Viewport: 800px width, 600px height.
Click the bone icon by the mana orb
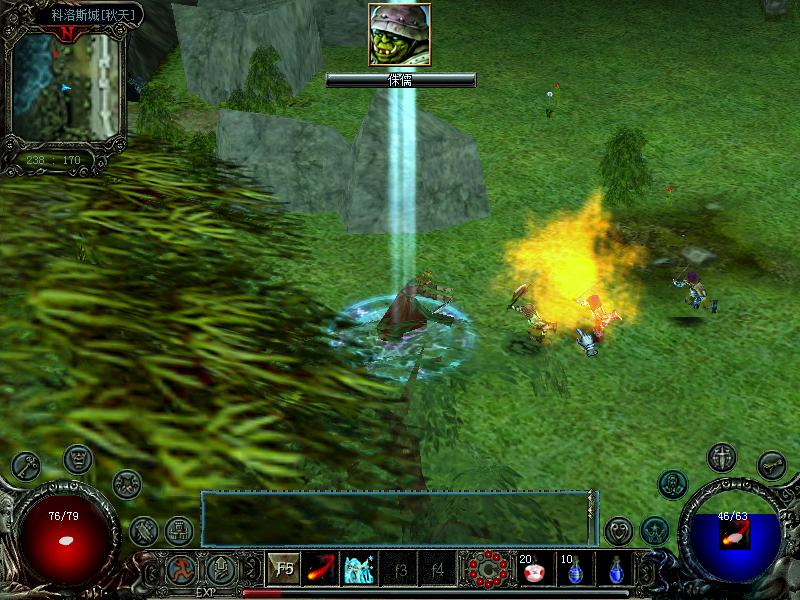tap(771, 464)
